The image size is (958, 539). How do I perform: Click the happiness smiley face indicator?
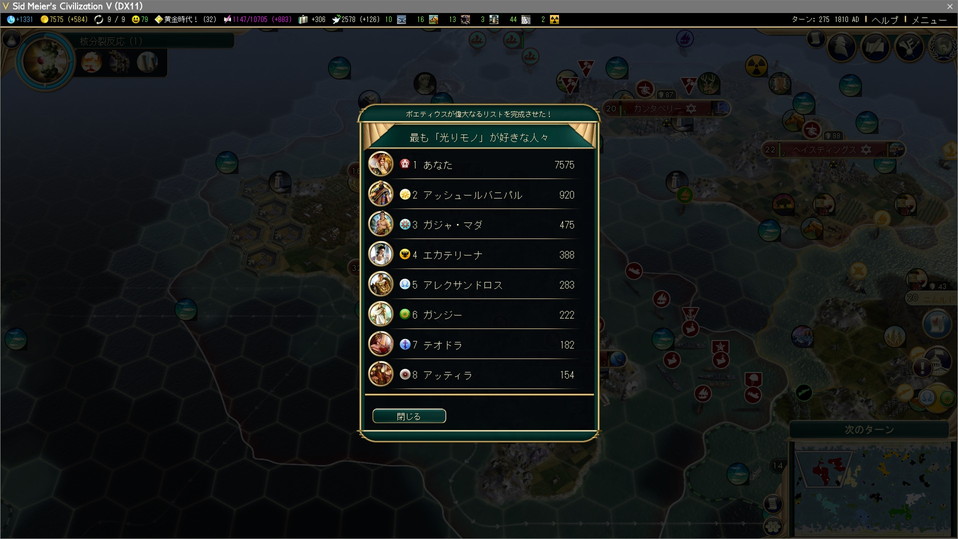[x=140, y=20]
